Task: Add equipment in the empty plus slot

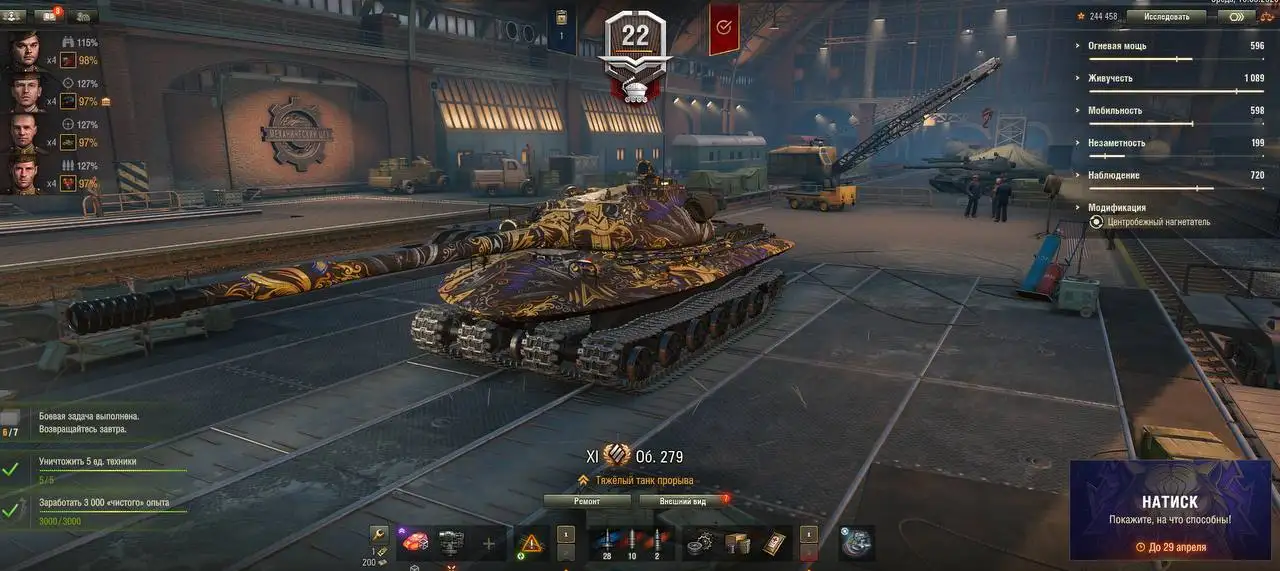Action: pyautogui.click(x=489, y=543)
